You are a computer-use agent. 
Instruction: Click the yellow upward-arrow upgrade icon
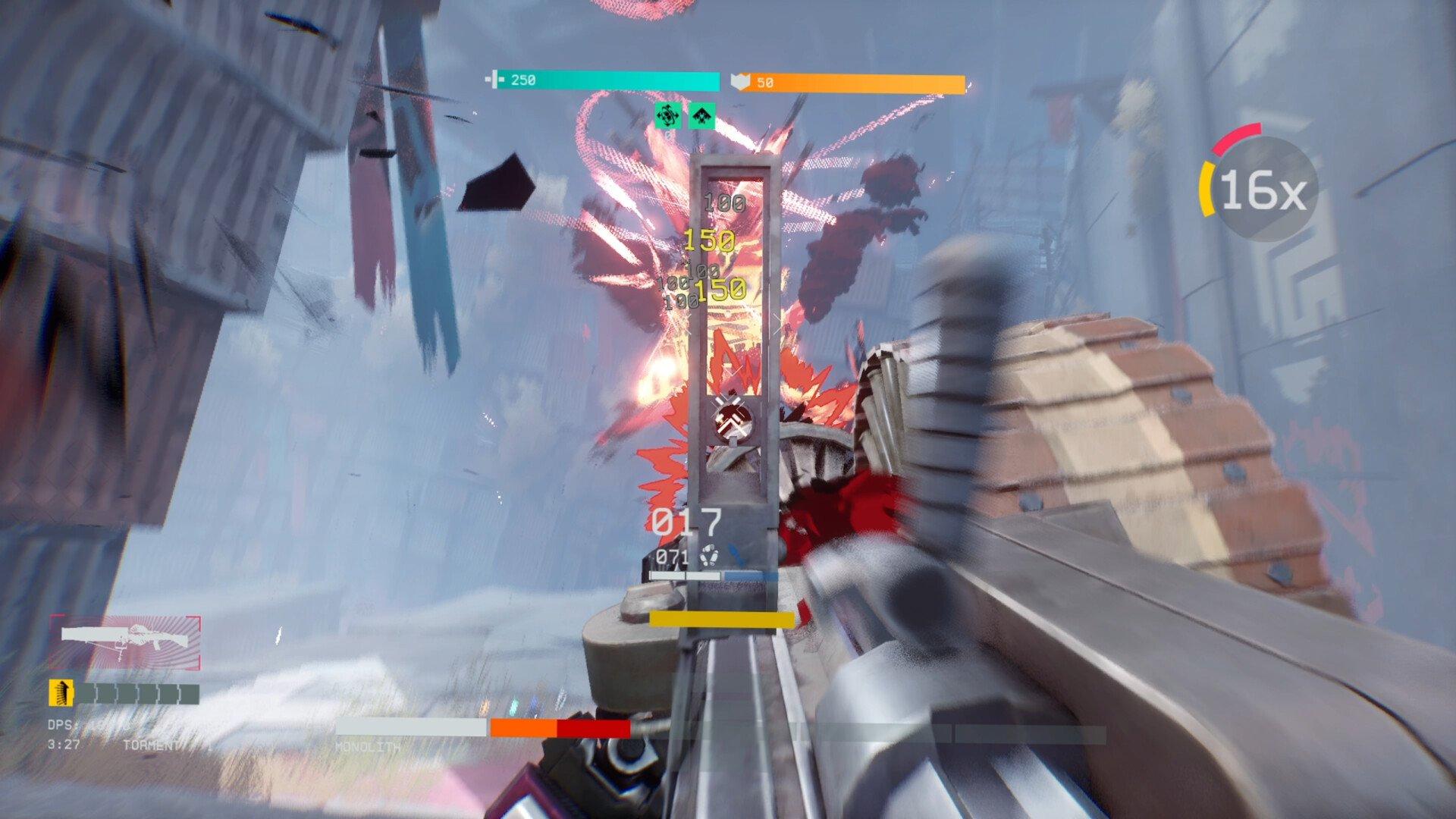tap(61, 692)
